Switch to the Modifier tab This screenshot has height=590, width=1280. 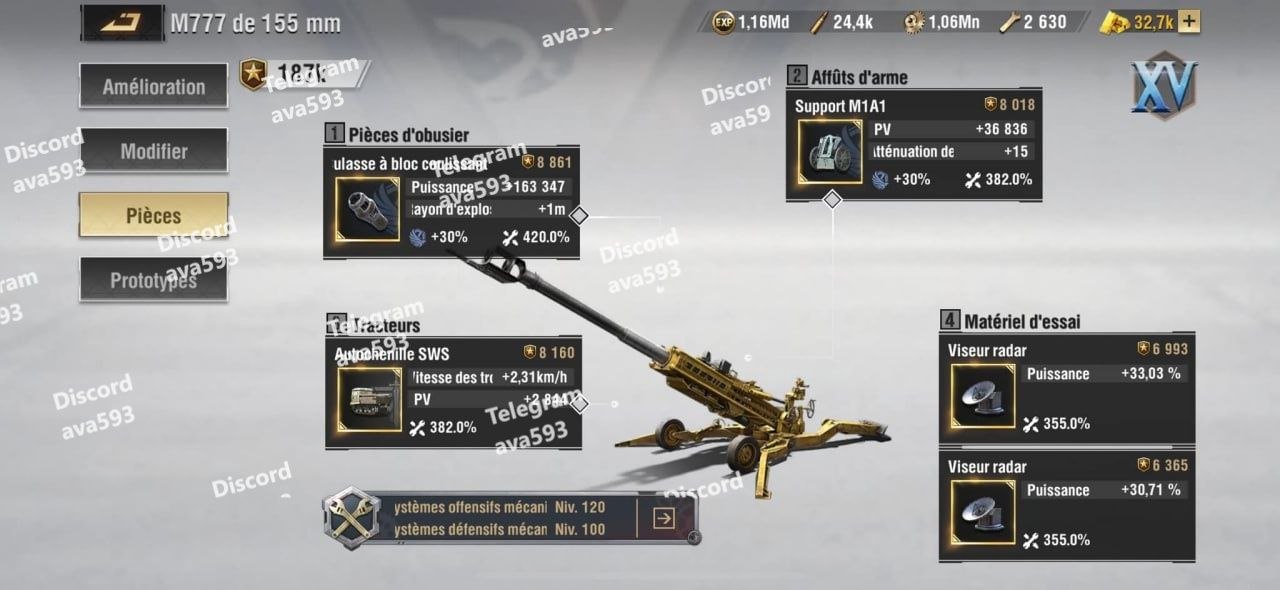153,151
